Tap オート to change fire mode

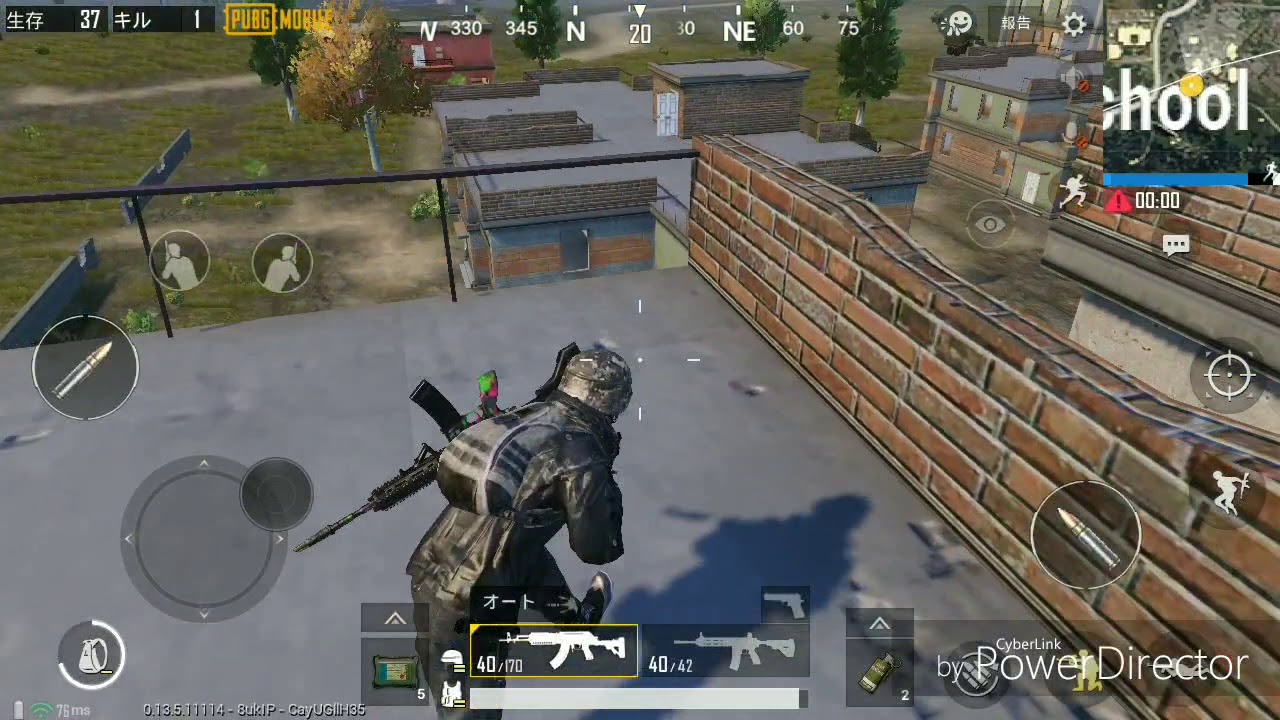[x=509, y=601]
